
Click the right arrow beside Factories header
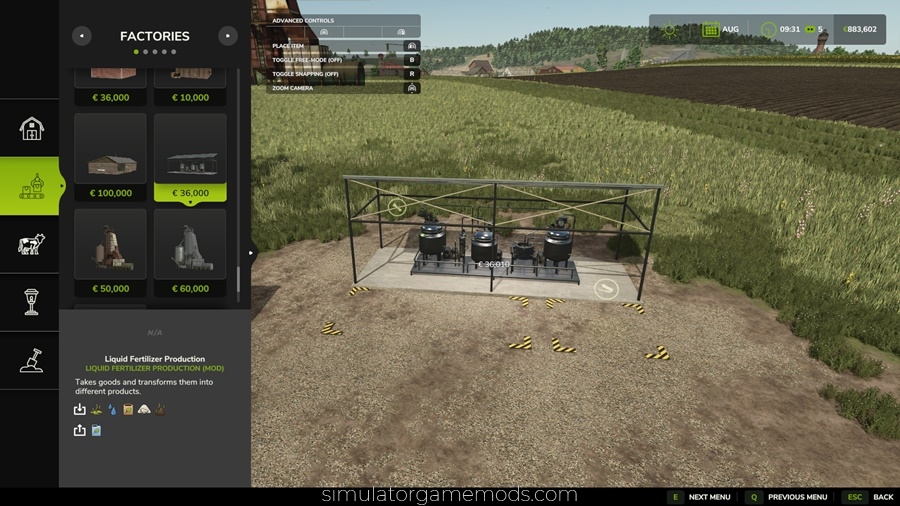click(228, 36)
